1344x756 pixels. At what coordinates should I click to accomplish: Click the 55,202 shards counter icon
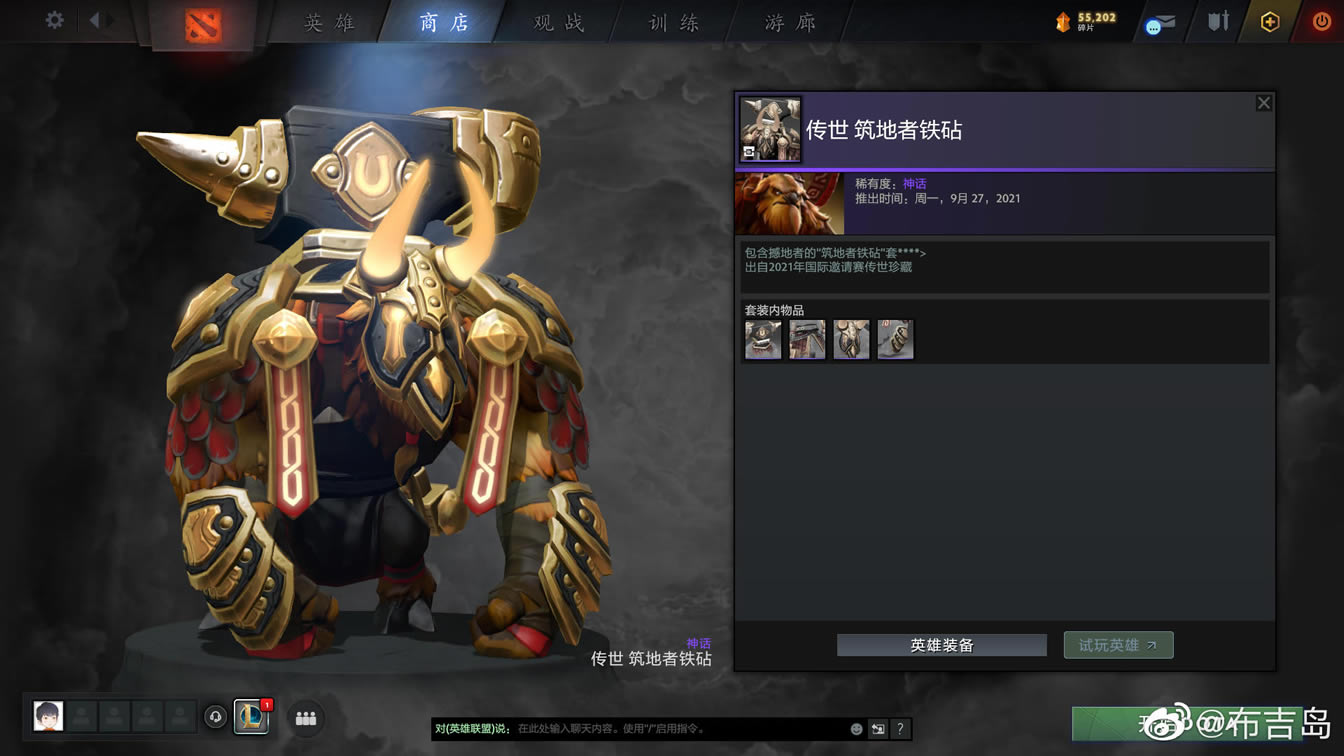(x=1062, y=18)
